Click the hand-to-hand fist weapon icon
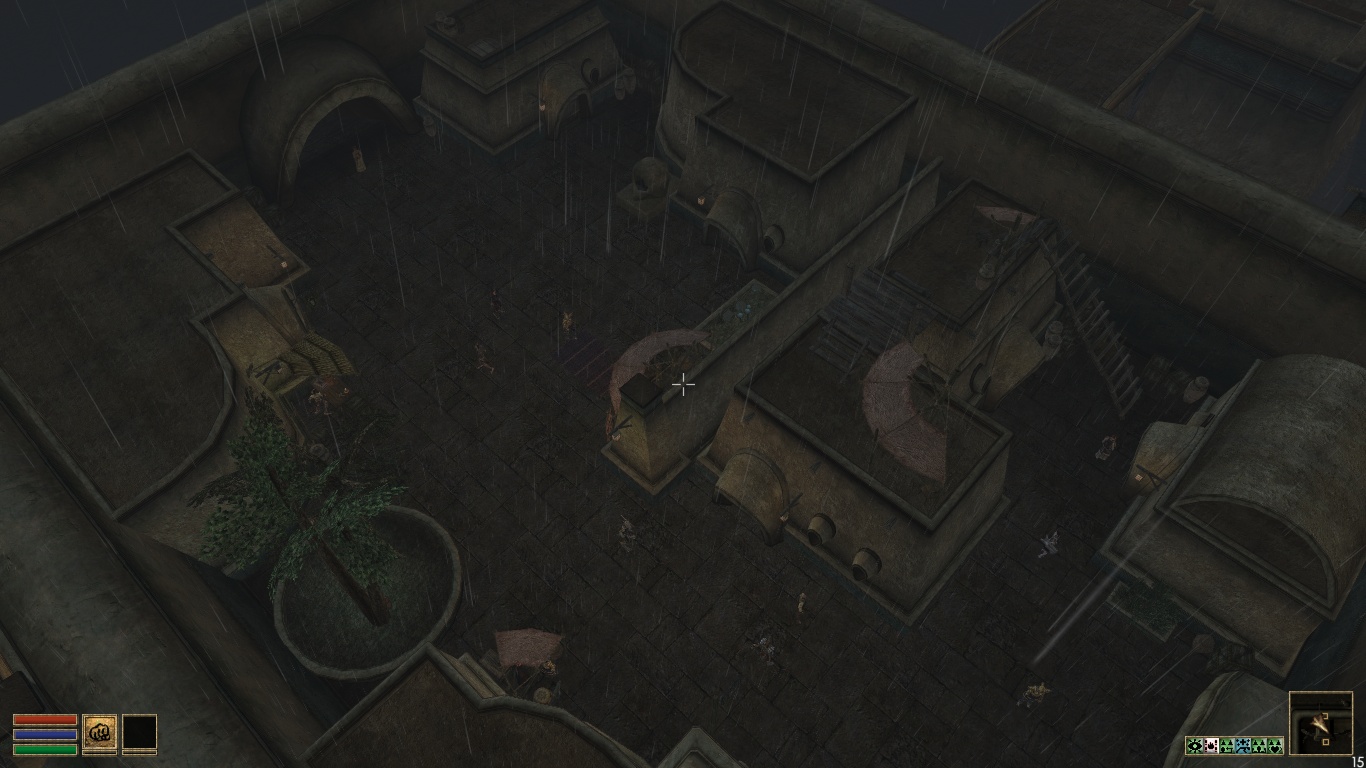The image size is (1366, 768). coord(99,732)
